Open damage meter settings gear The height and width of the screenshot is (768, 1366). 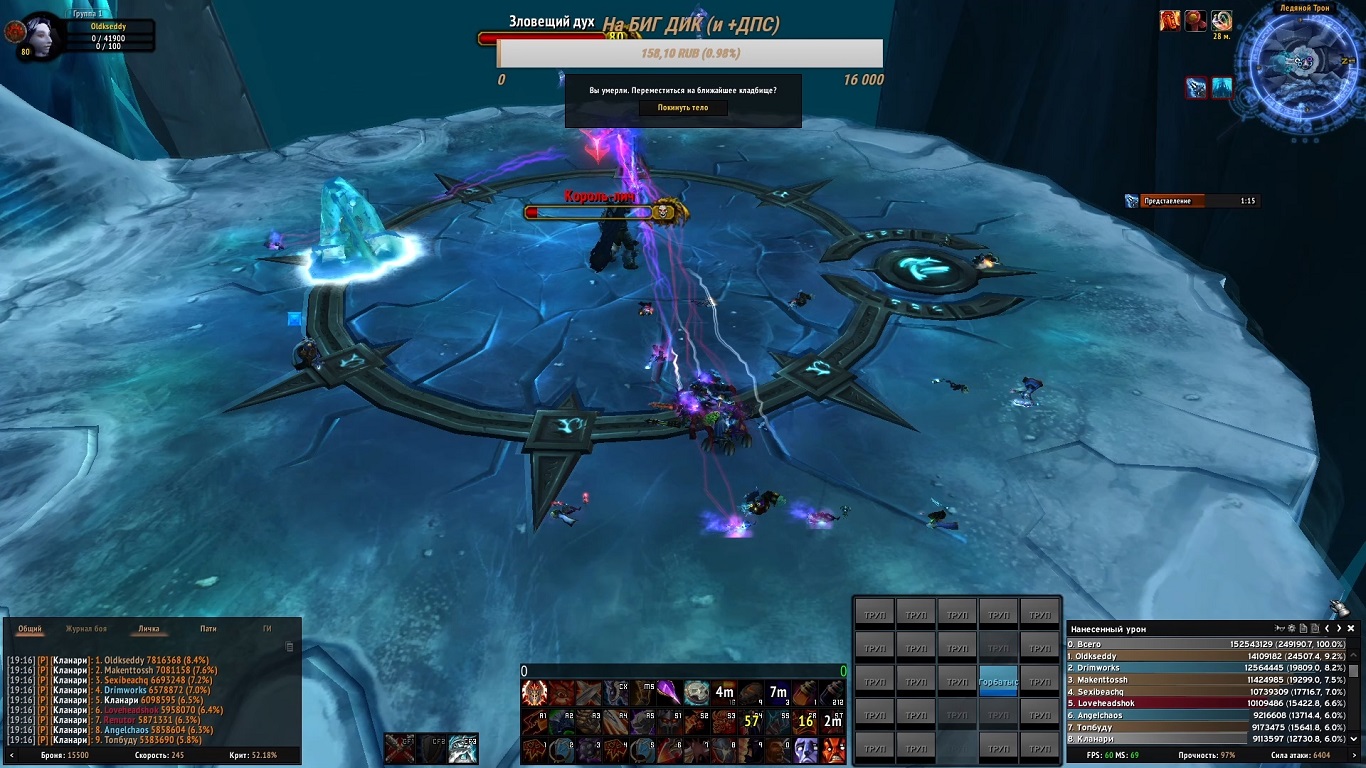point(1291,629)
